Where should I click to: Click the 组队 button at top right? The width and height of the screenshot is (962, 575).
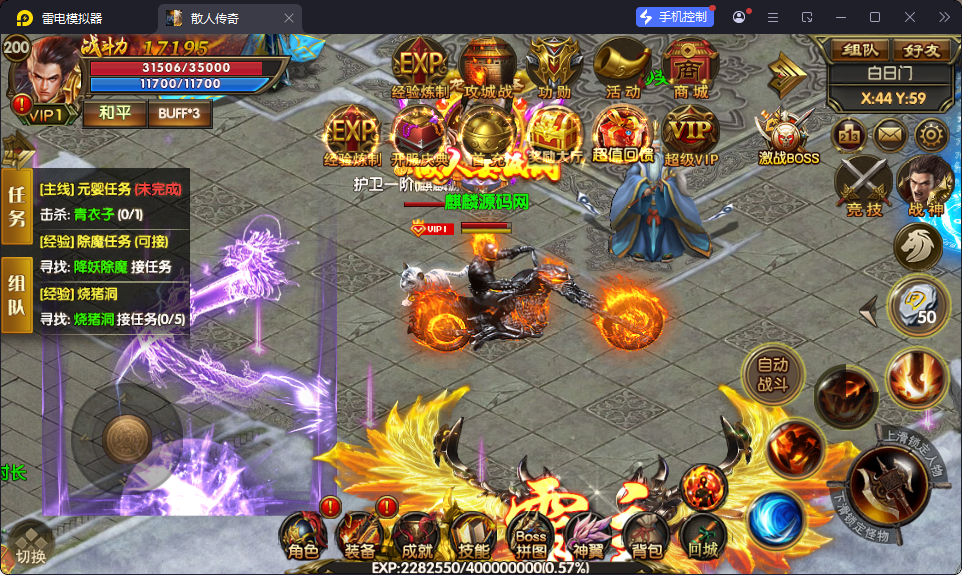861,51
